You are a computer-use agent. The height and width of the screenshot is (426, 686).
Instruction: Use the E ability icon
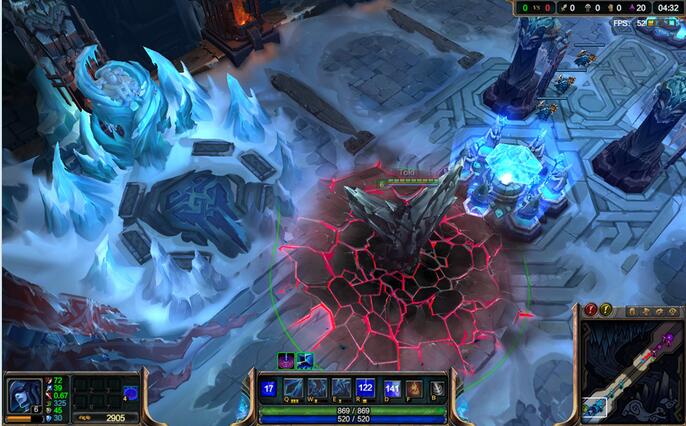pyautogui.click(x=342, y=388)
